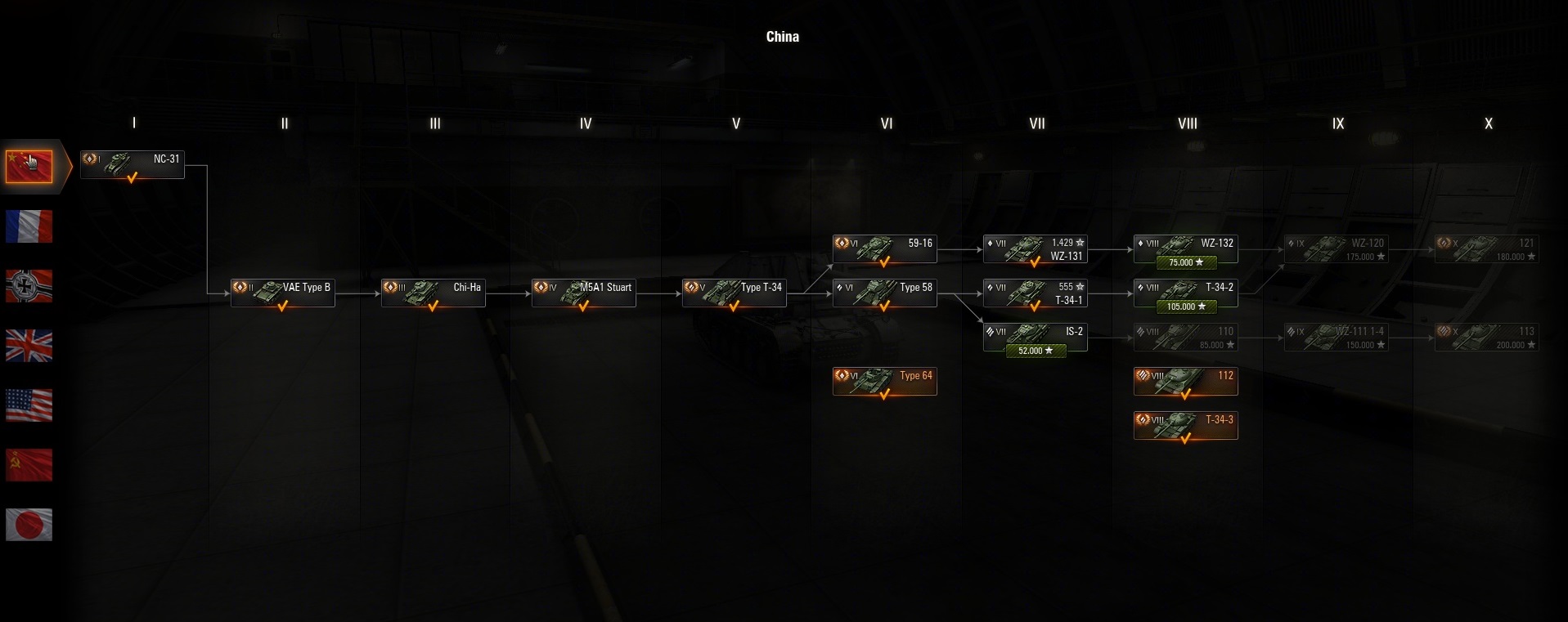Select the 59-16 light tank

tap(885, 248)
